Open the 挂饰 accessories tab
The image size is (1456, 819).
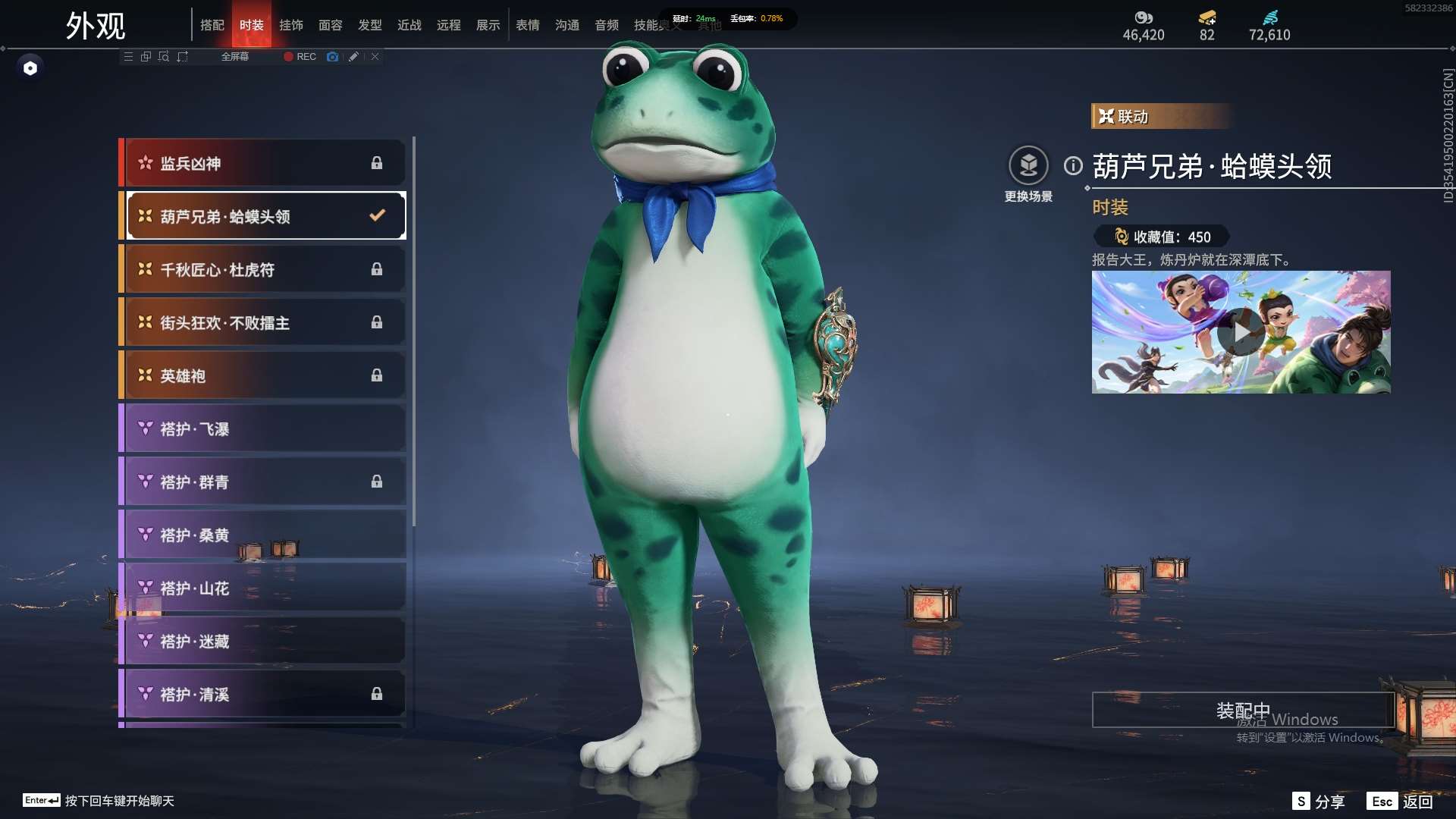coord(291,25)
